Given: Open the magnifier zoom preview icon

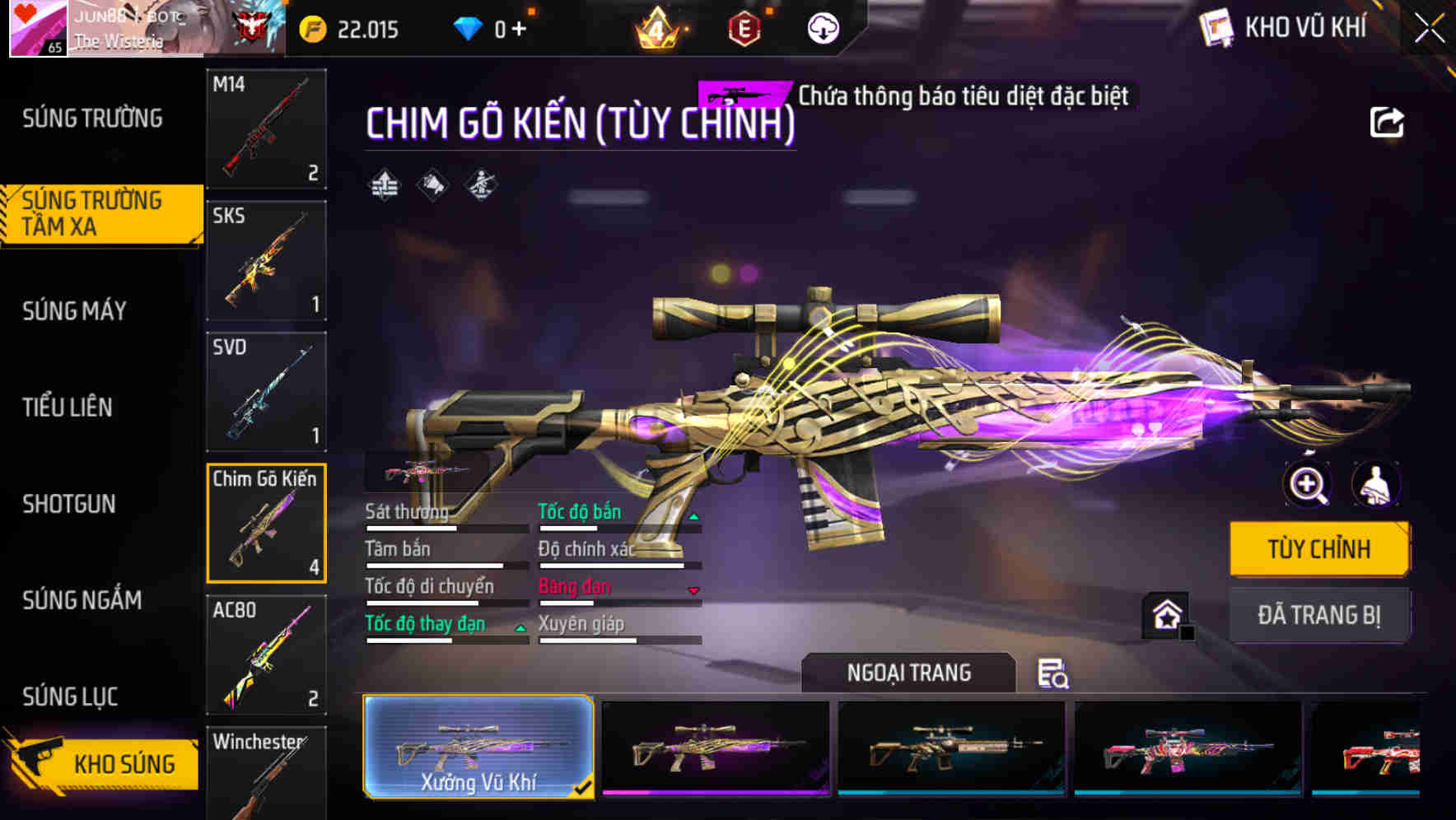Looking at the screenshot, I should (x=1308, y=486).
